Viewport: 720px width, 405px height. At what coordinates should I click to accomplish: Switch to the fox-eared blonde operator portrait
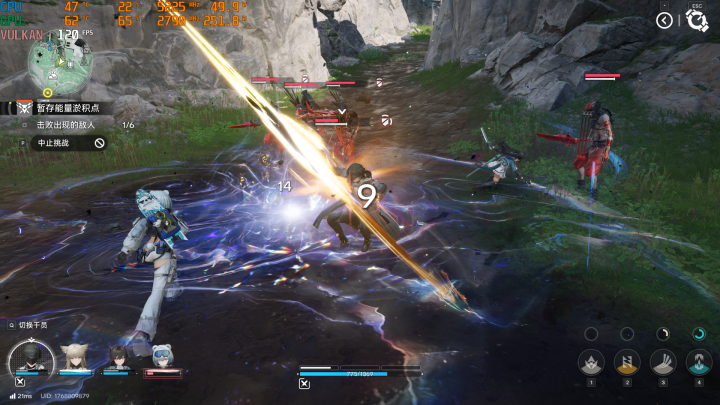tap(73, 357)
